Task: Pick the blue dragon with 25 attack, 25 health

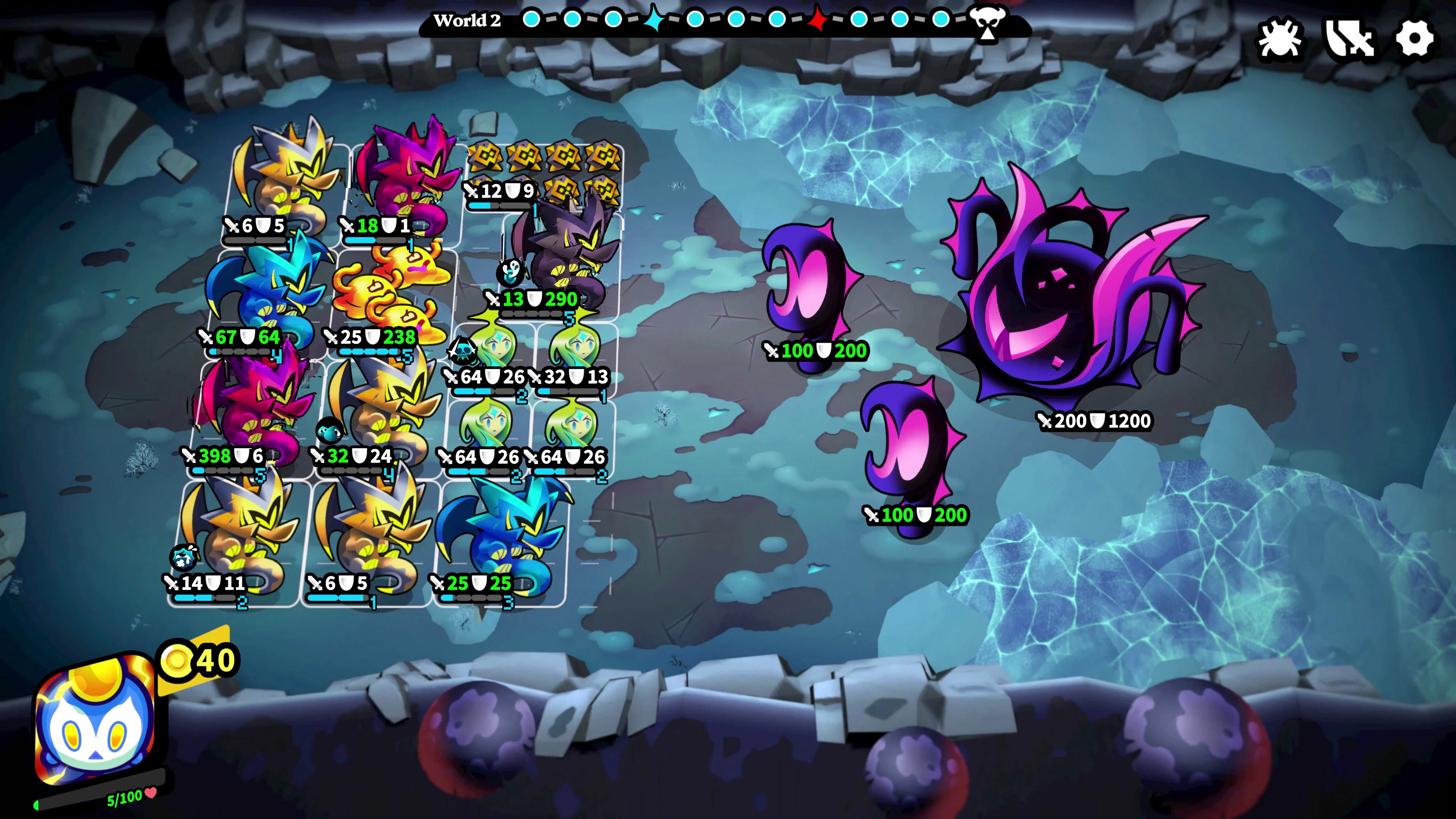Action: [x=503, y=537]
